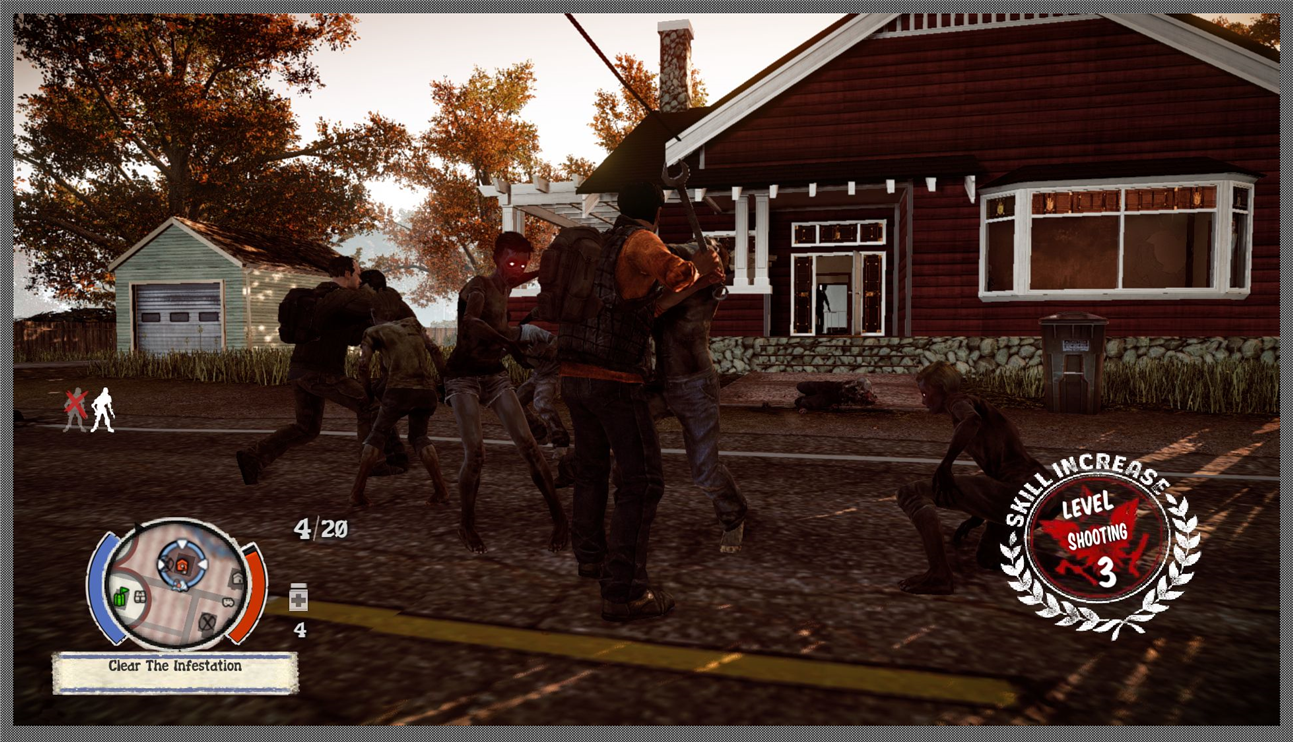Image resolution: width=1293 pixels, height=742 pixels.
Task: Click the Skill Increase Shooting badge
Action: pyautogui.click(x=1099, y=549)
